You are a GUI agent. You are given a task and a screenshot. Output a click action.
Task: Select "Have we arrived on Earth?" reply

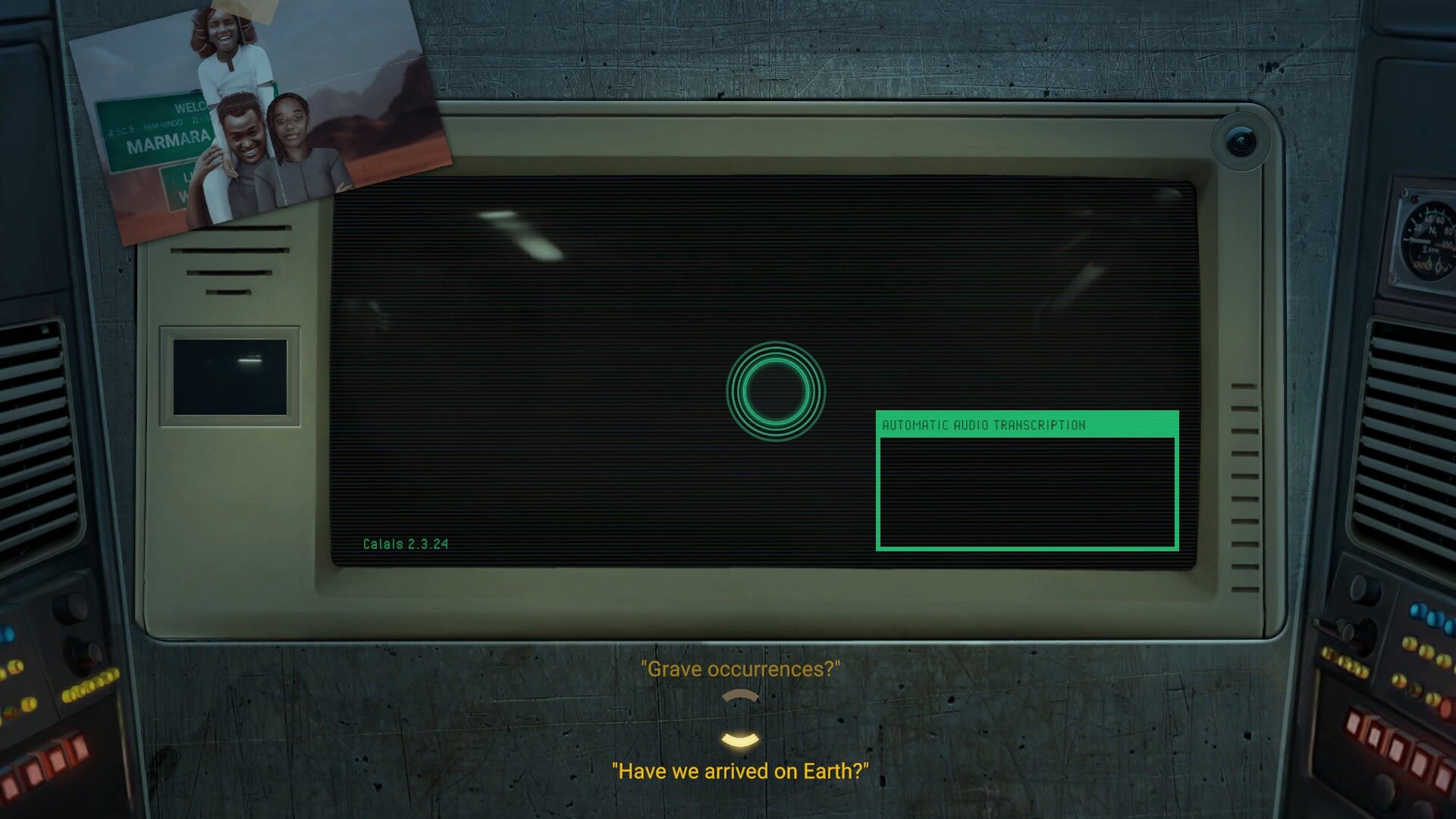(740, 771)
